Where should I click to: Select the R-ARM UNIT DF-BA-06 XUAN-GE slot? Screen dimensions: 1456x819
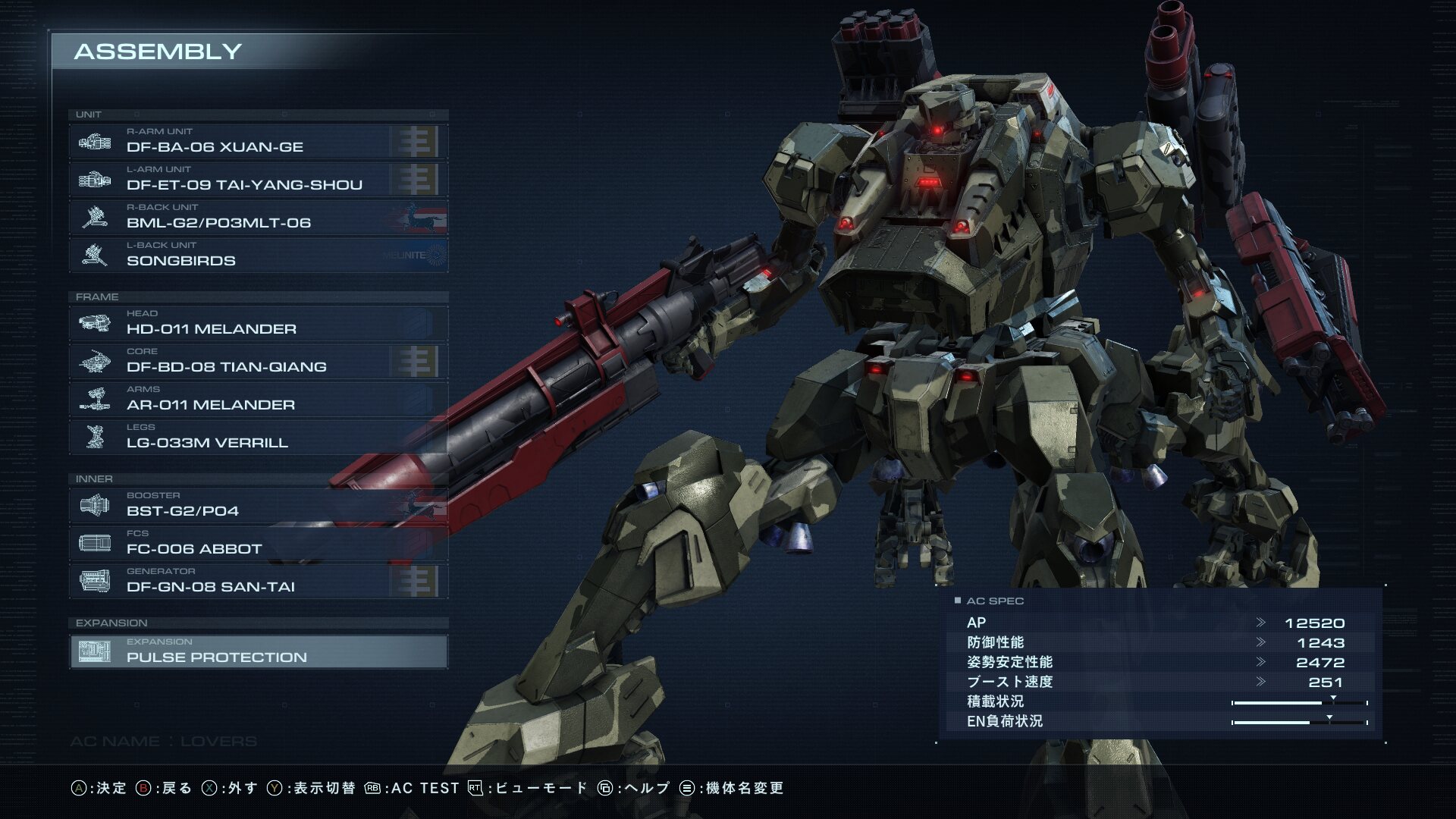258,142
